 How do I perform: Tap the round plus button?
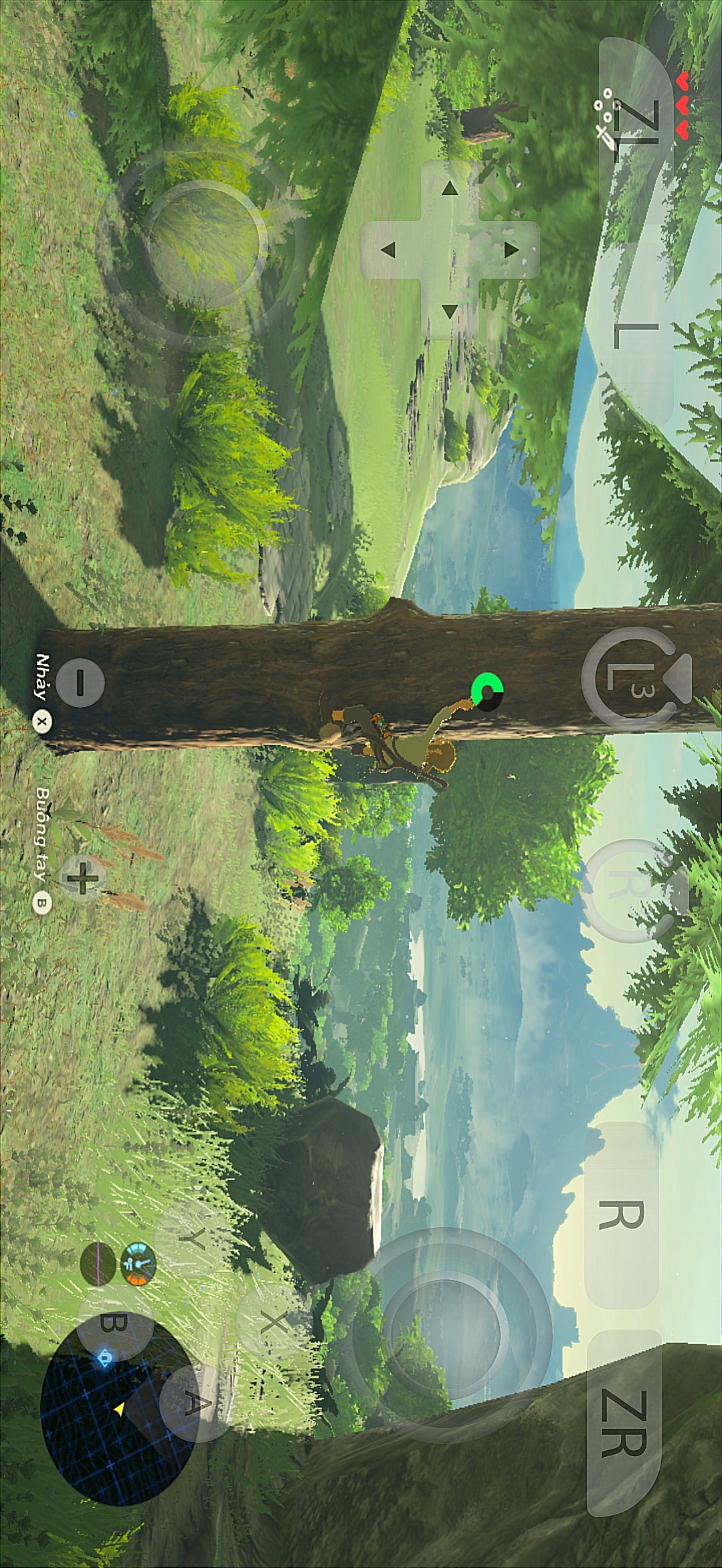pyautogui.click(x=82, y=878)
